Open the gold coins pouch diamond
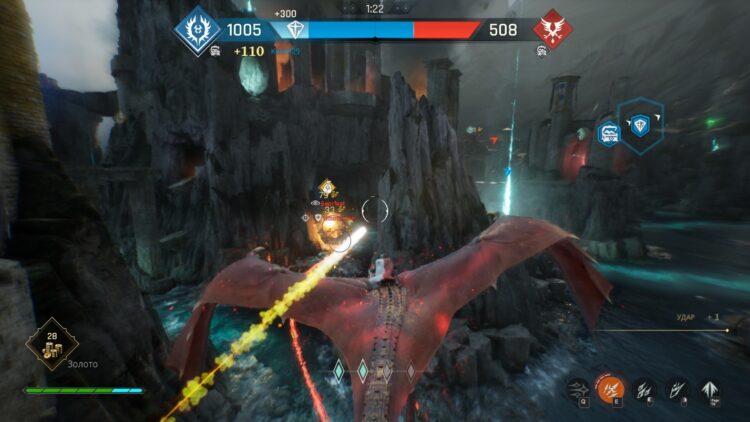Image resolution: width=750 pixels, height=422 pixels. pyautogui.click(x=51, y=344)
